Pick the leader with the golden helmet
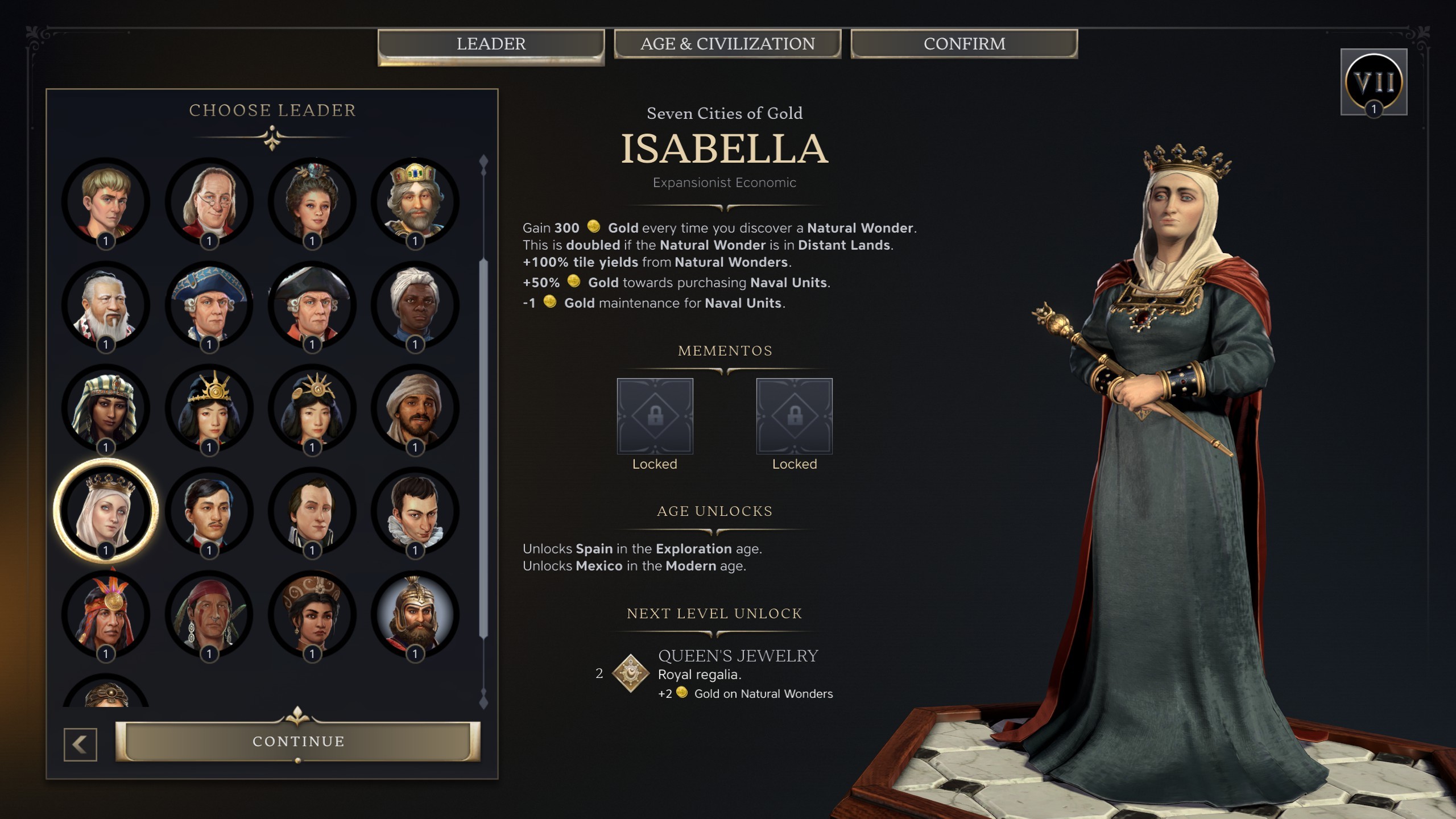Viewport: 1456px width, 819px height. tap(415, 614)
